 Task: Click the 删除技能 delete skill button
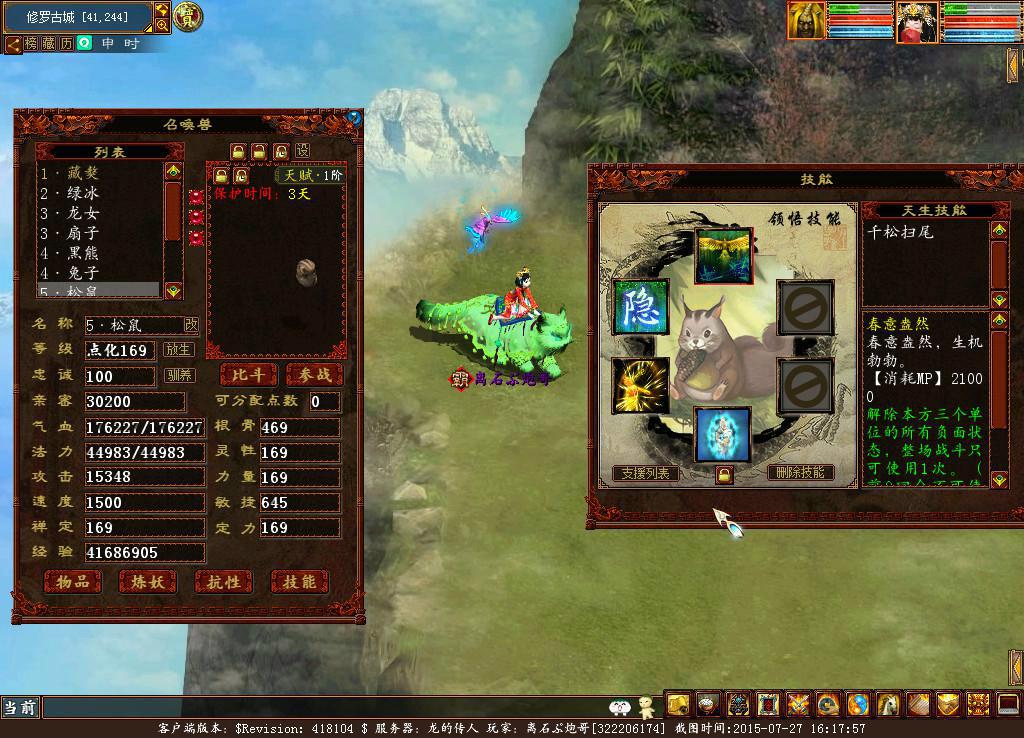pyautogui.click(x=800, y=472)
